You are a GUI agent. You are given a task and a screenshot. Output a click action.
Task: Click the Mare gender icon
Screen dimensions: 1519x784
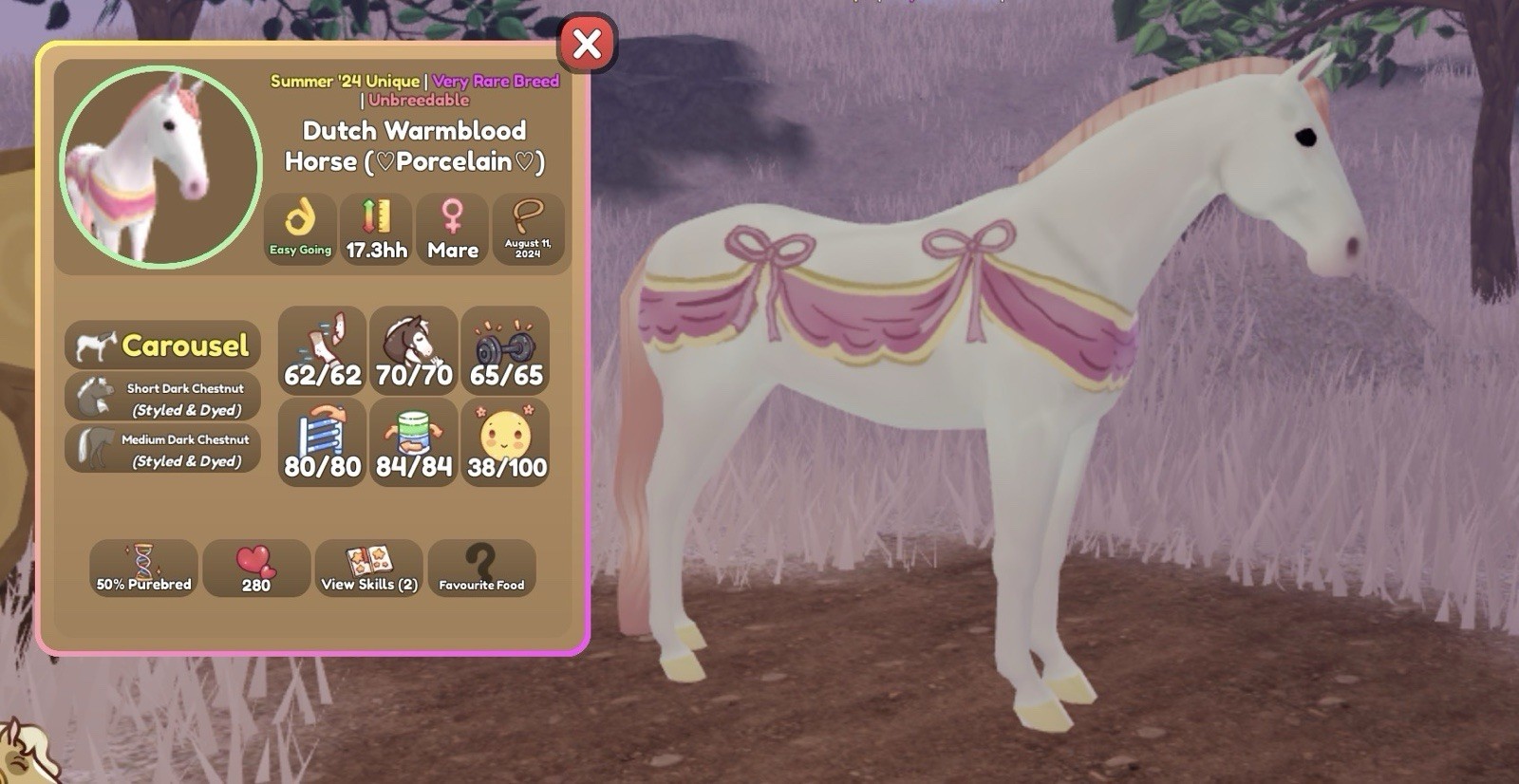point(453,229)
